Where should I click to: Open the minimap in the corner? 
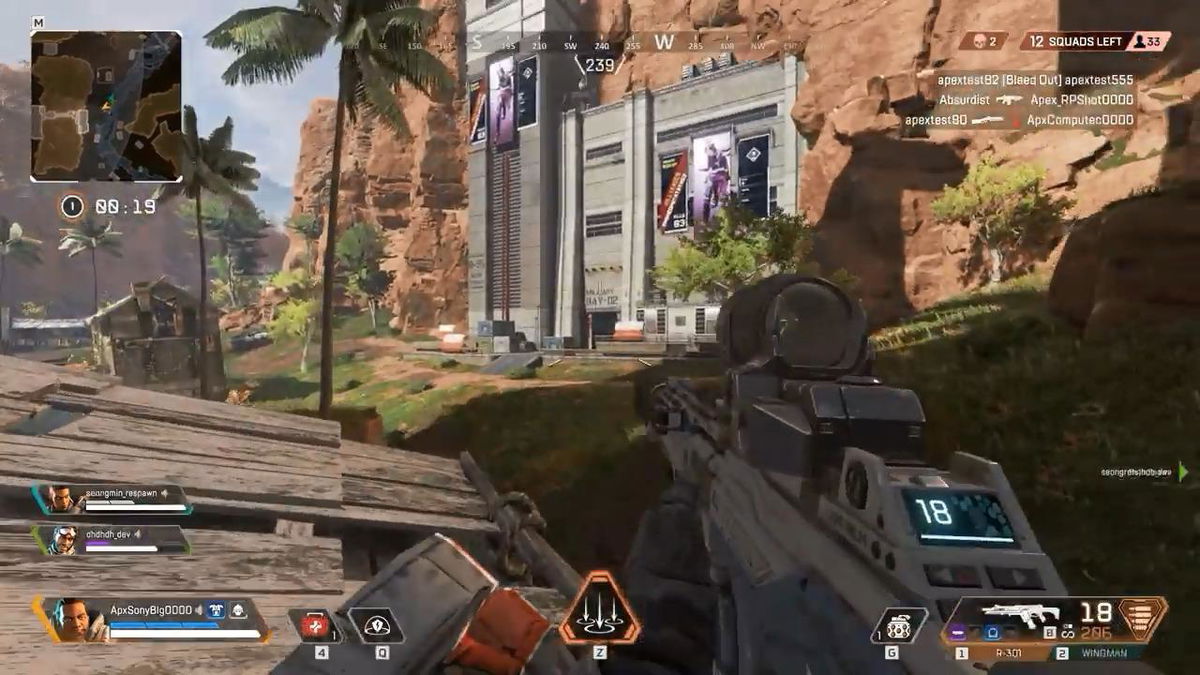[x=106, y=106]
